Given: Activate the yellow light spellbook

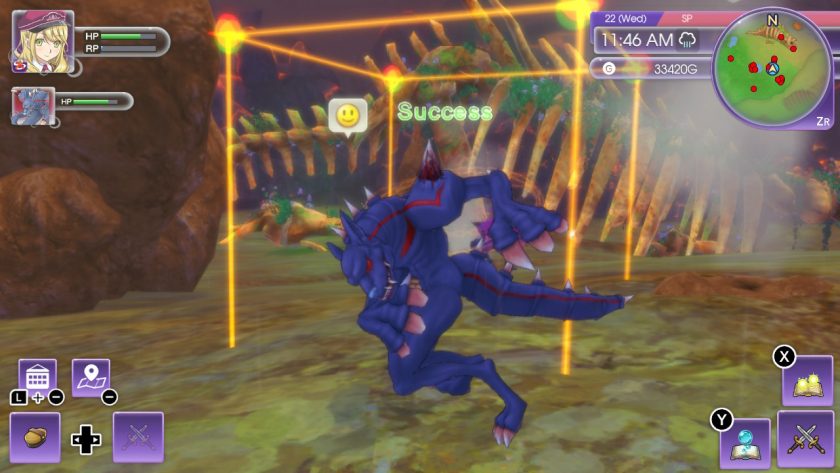Looking at the screenshot, I should [x=807, y=381].
